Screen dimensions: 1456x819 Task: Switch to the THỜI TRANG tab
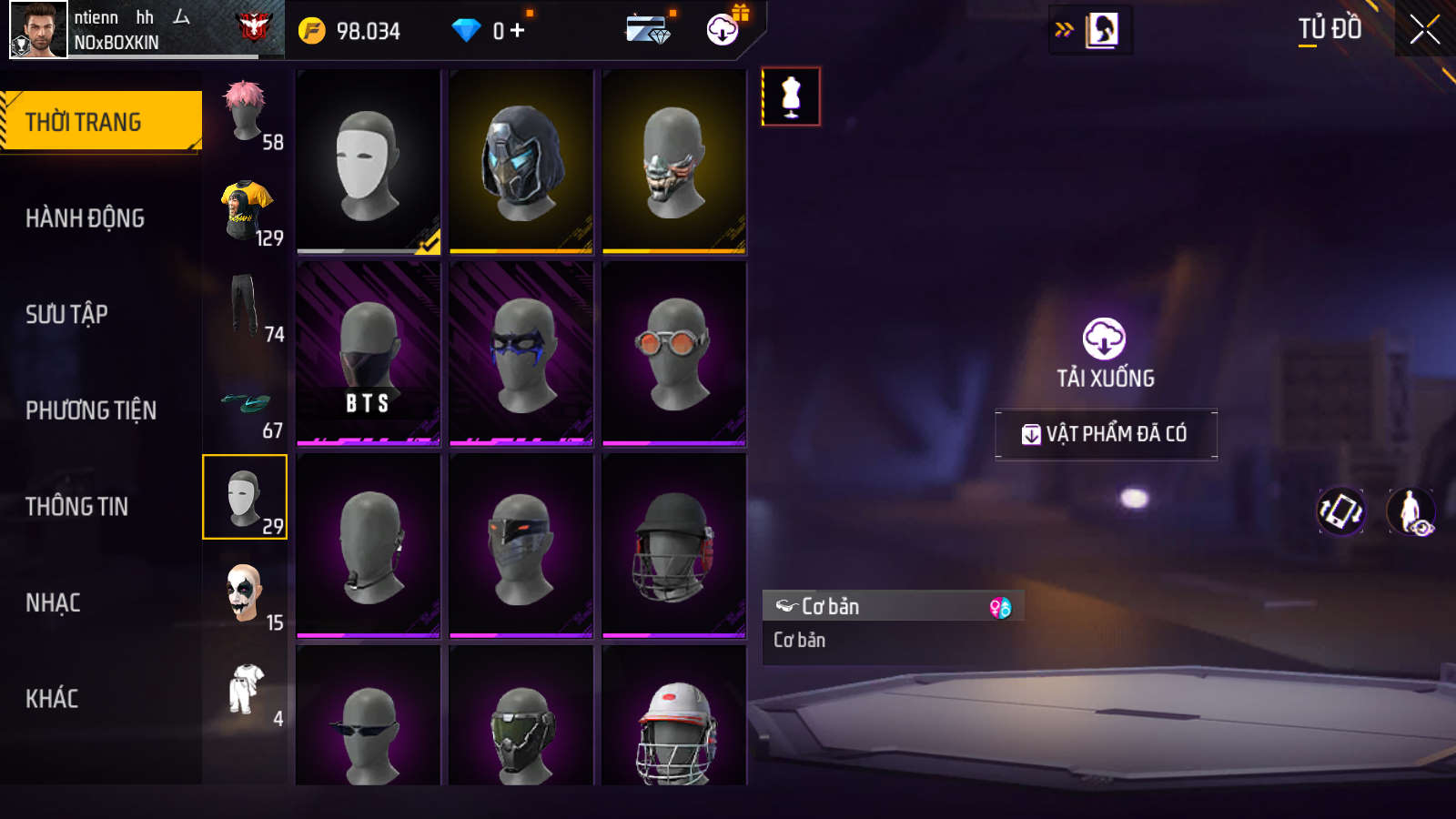click(100, 121)
